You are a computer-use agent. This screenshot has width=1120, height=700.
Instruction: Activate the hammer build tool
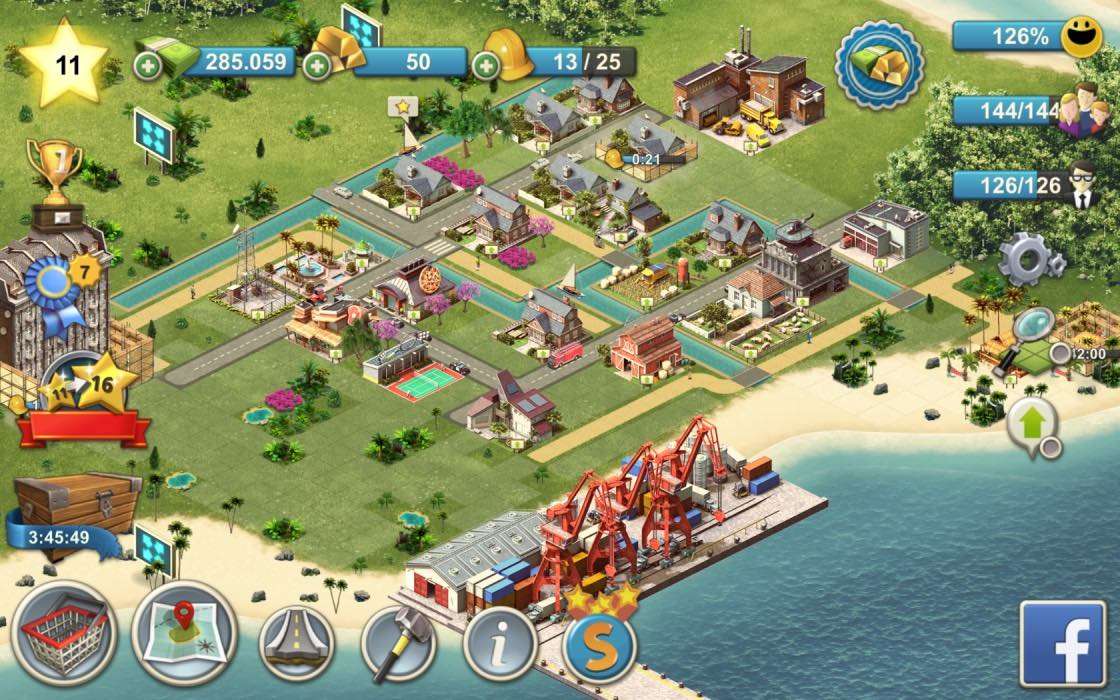coord(398,640)
